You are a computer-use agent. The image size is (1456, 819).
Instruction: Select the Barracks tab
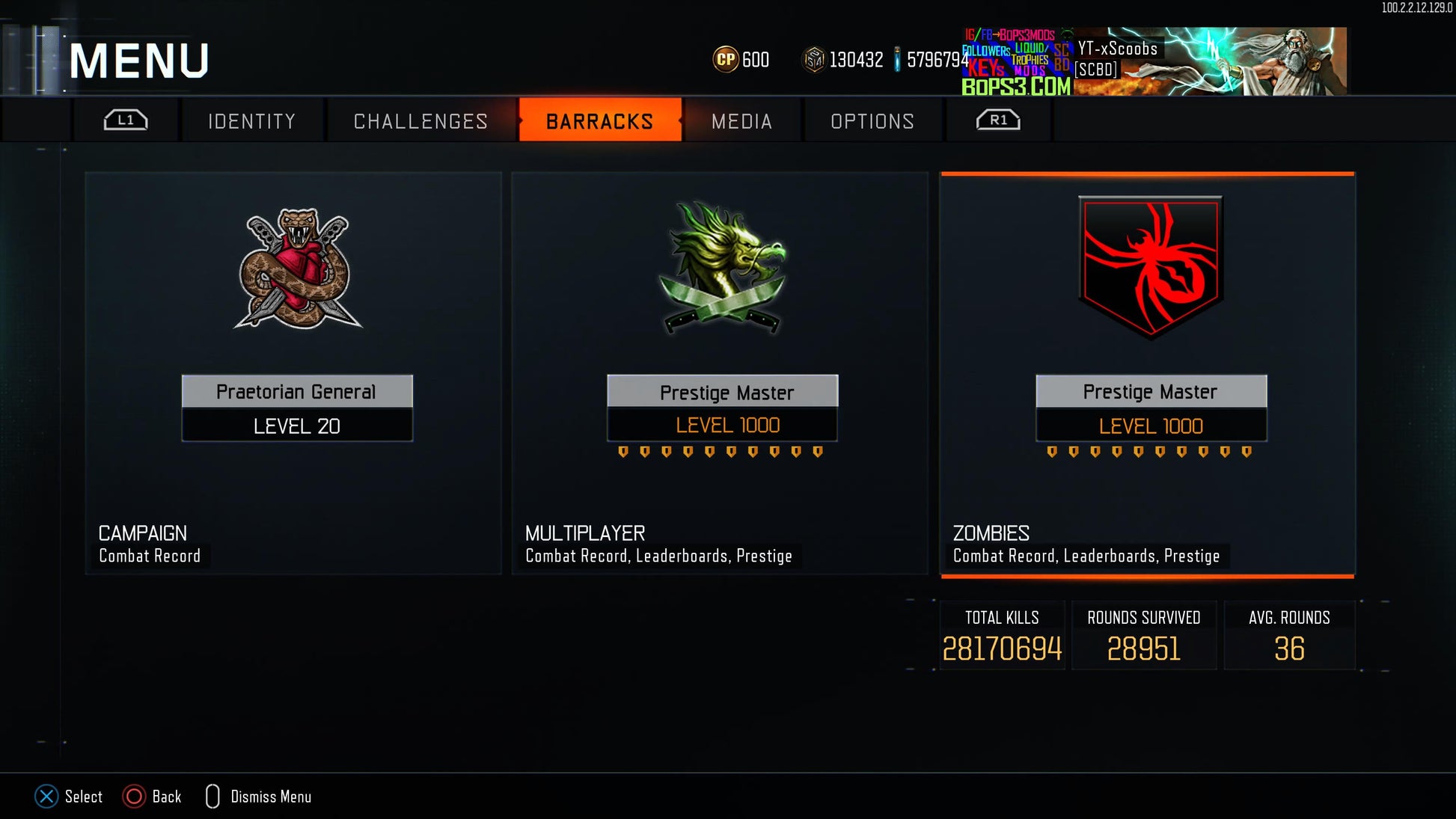(600, 121)
